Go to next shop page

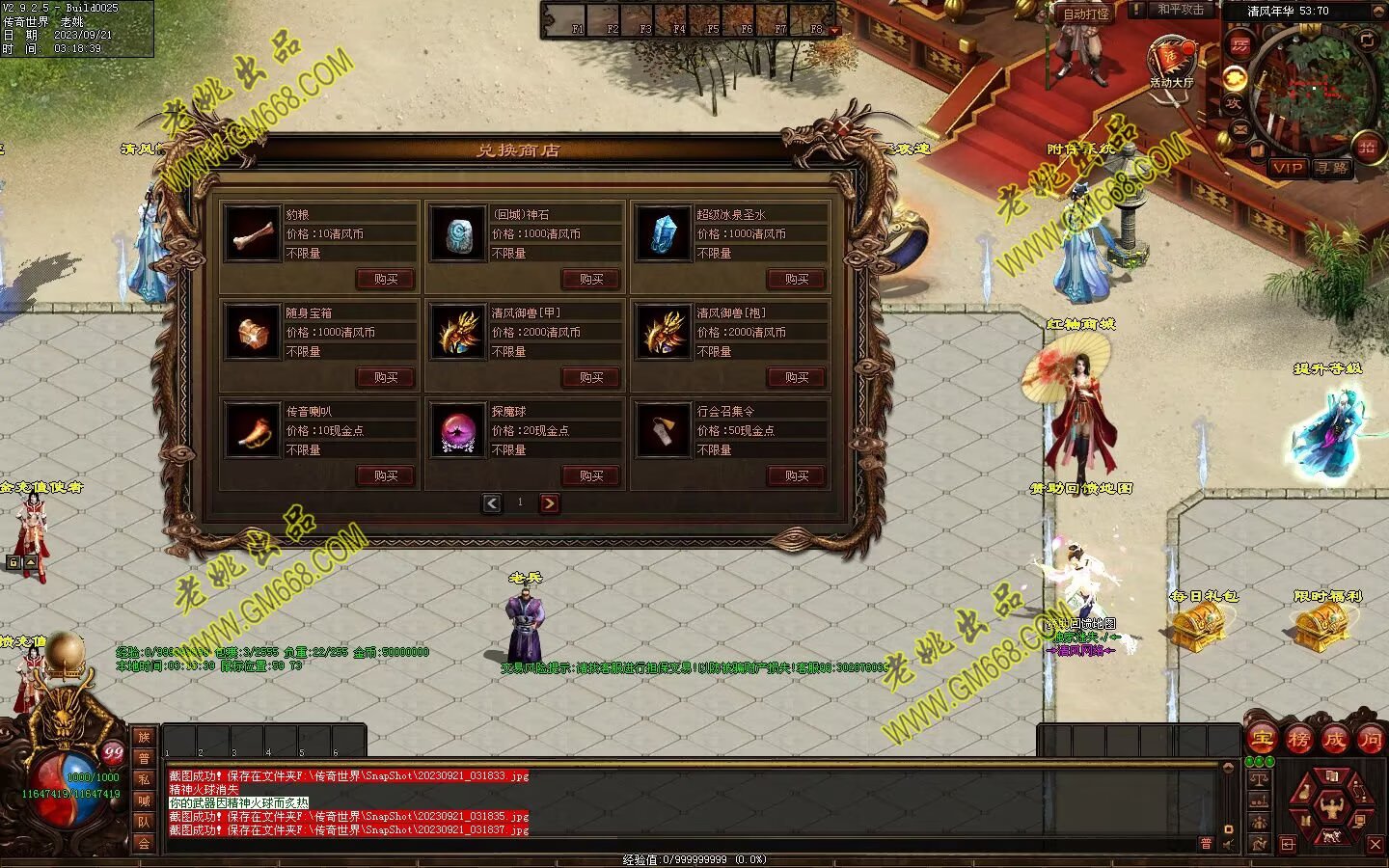549,502
